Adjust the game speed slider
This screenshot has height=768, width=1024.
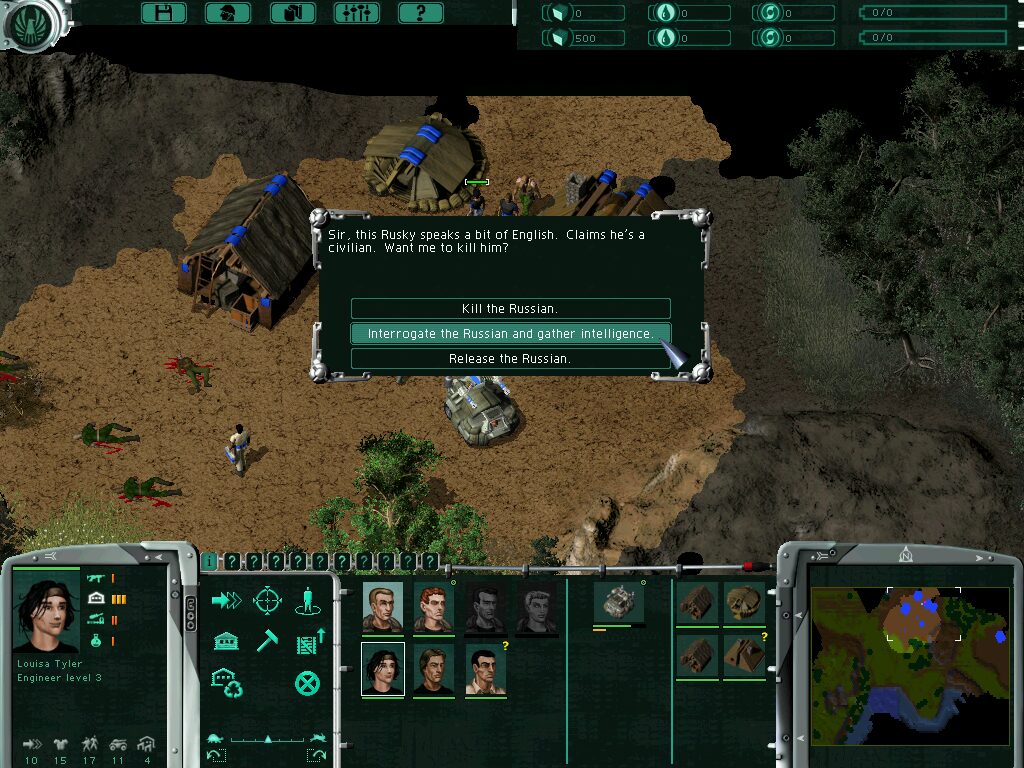(267, 740)
